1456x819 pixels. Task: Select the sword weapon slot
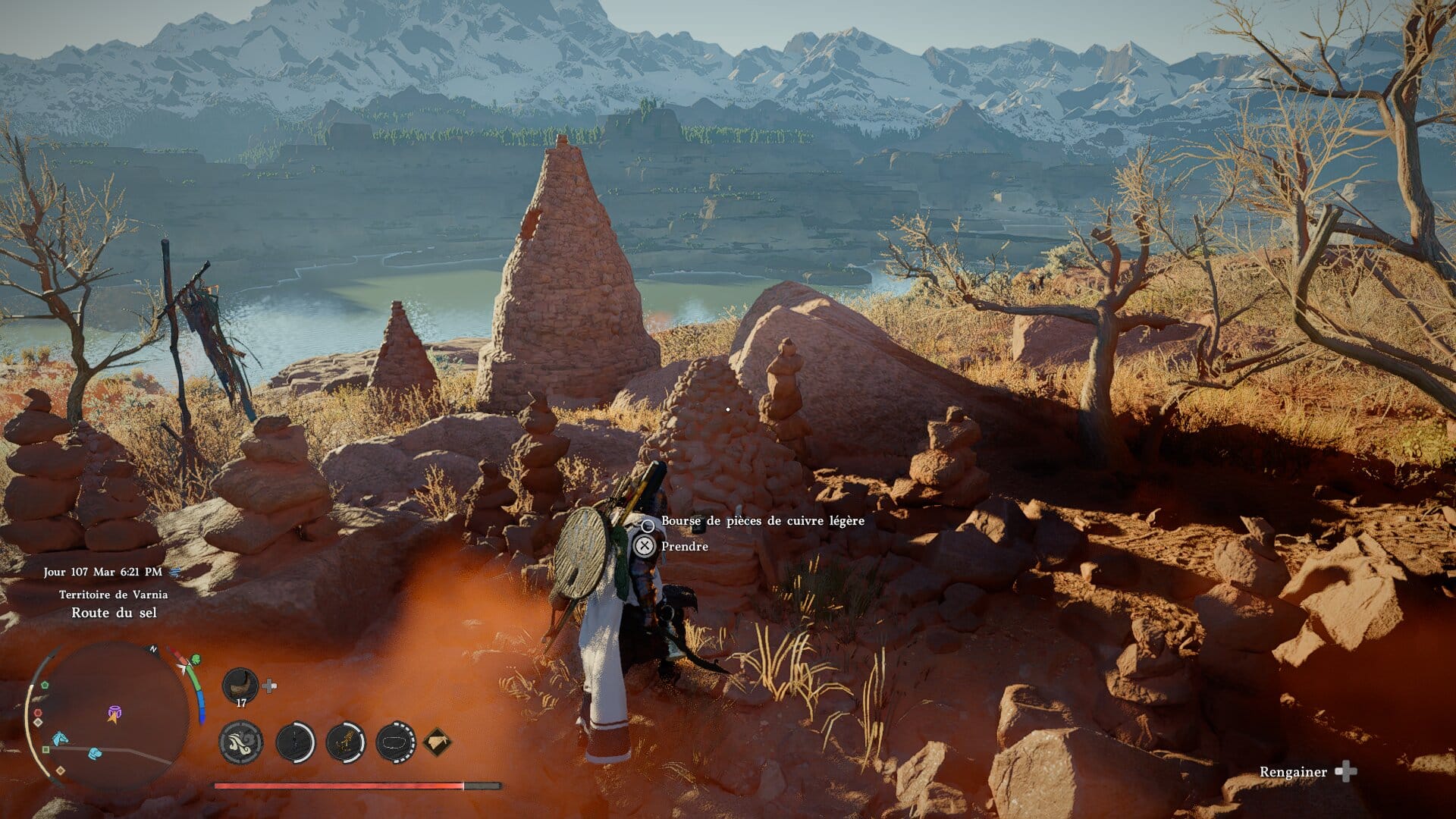295,741
